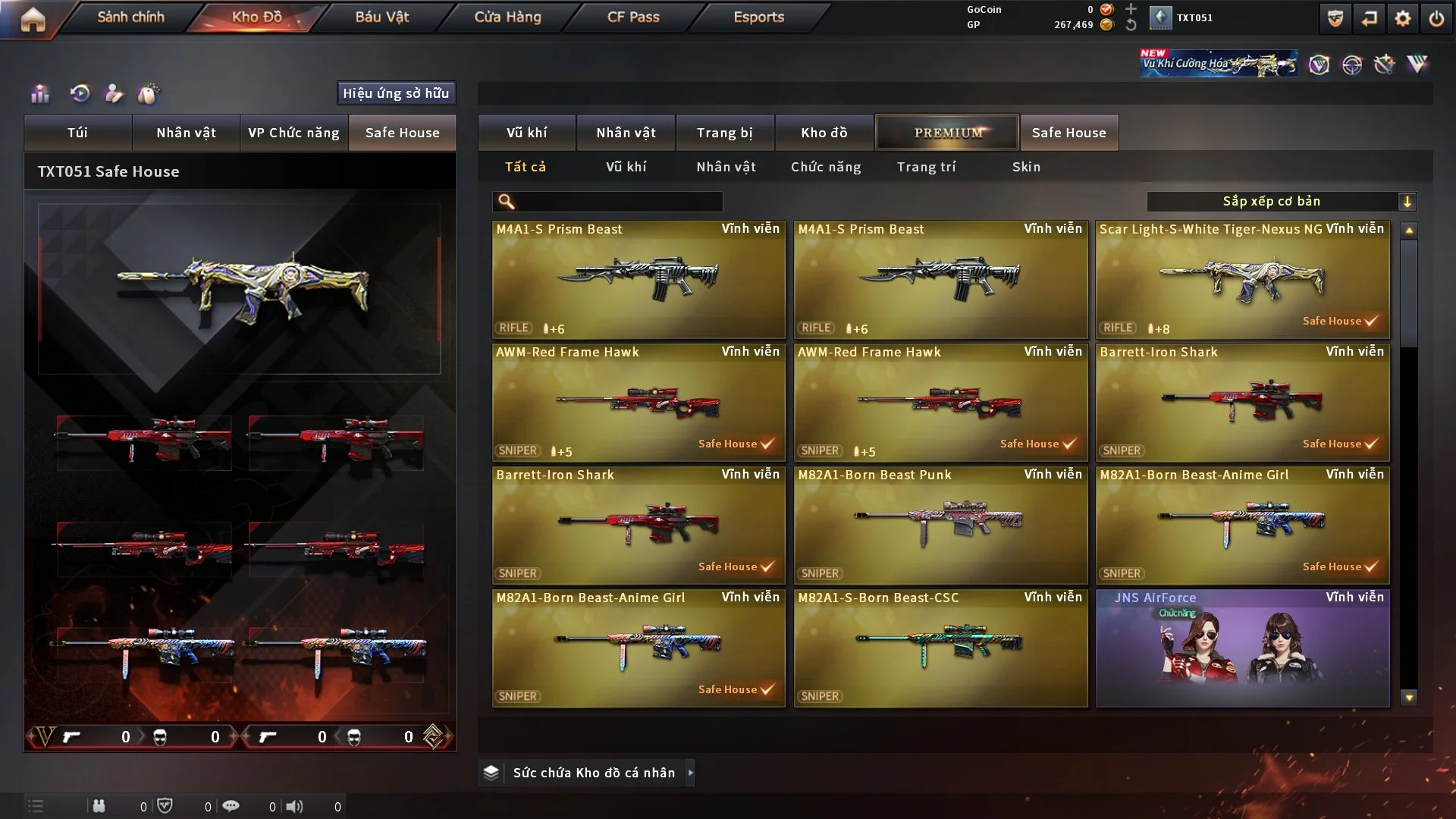The width and height of the screenshot is (1456, 819).
Task: Select the Túi tab
Action: [77, 133]
